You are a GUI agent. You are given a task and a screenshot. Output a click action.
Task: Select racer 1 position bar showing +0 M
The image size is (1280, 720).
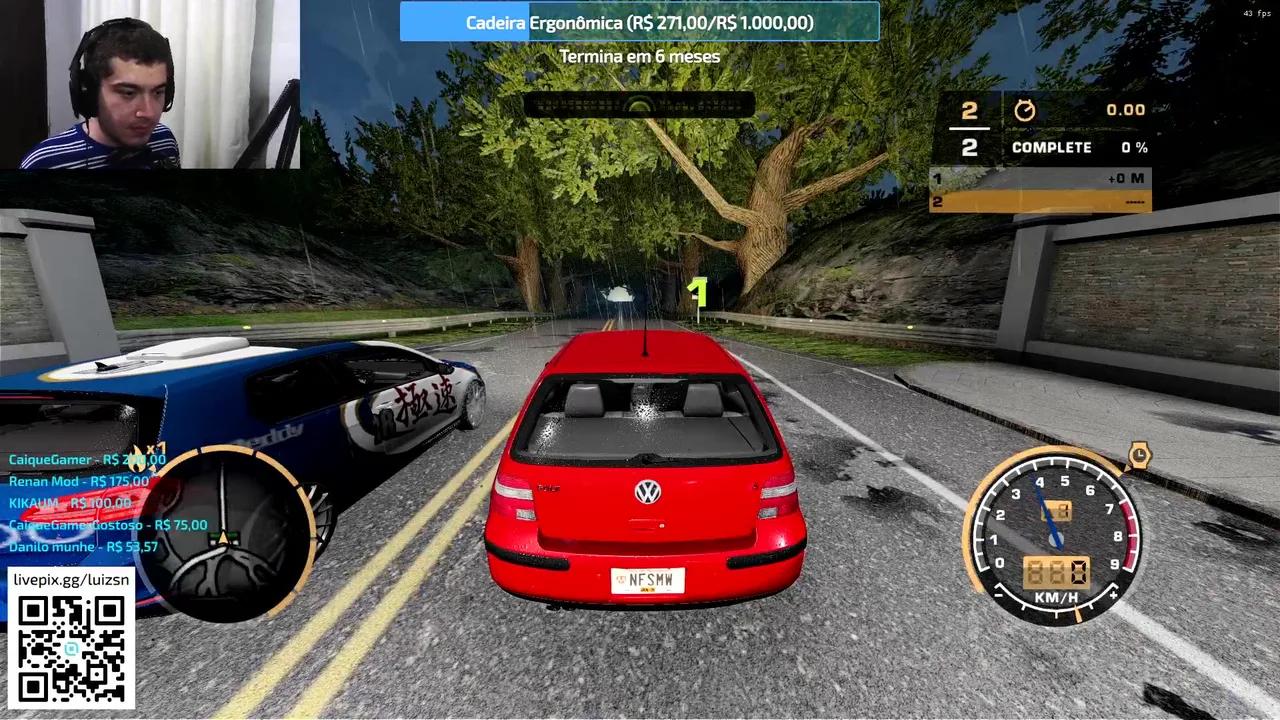(x=1038, y=178)
